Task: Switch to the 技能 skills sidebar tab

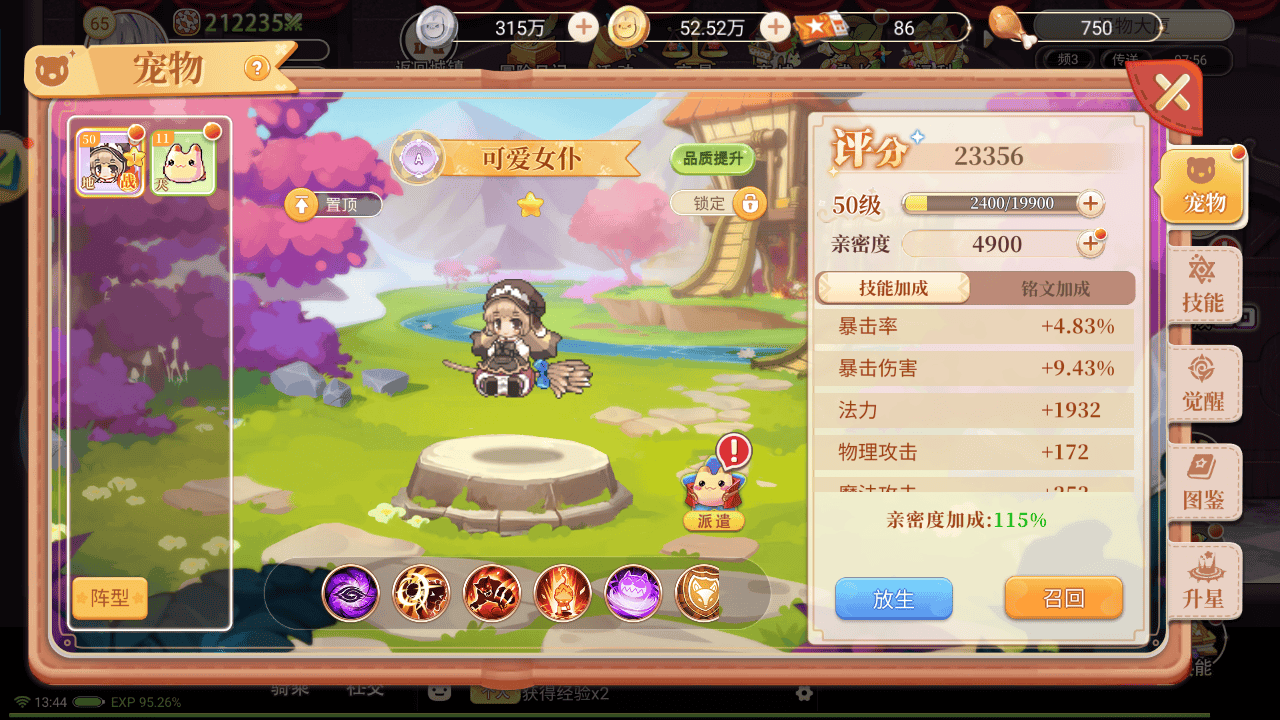Action: coord(1204,287)
